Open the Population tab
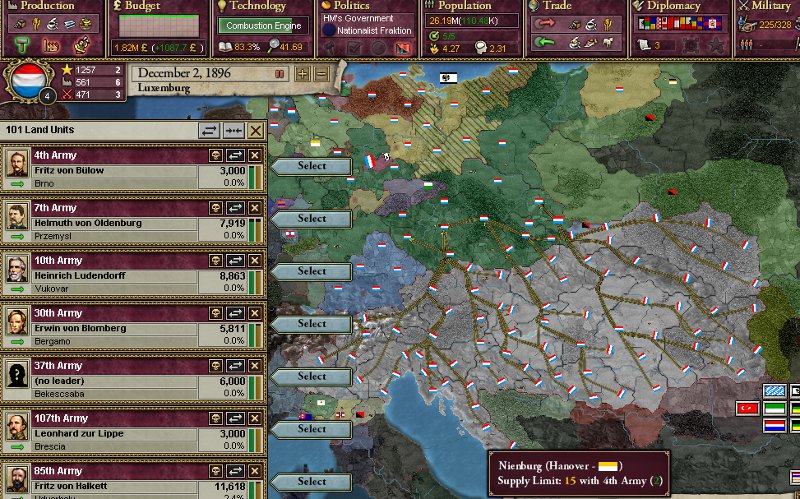Image resolution: width=800 pixels, height=499 pixels. pyautogui.click(x=465, y=6)
